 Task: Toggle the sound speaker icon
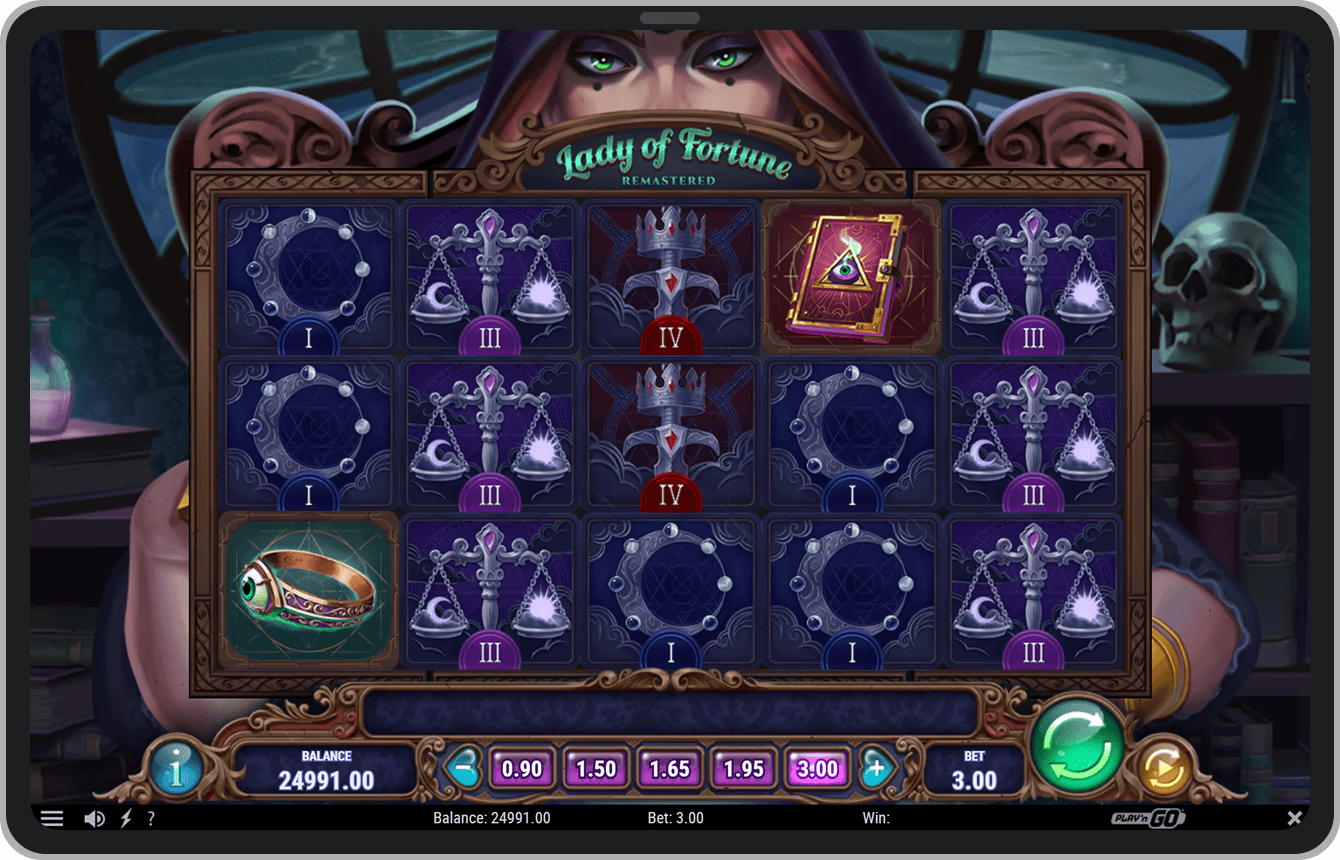tap(94, 819)
